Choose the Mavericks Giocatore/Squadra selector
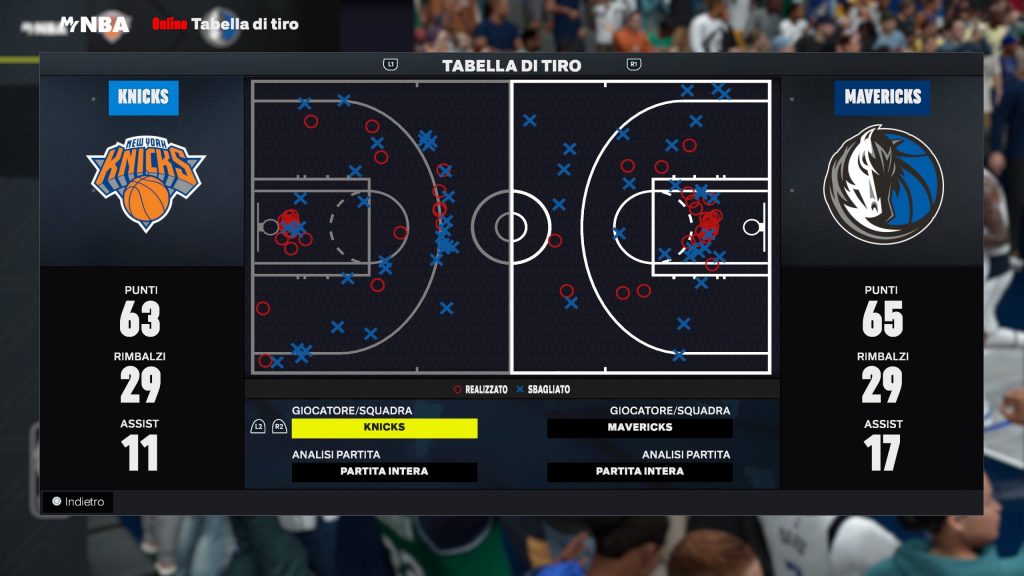 (639, 428)
